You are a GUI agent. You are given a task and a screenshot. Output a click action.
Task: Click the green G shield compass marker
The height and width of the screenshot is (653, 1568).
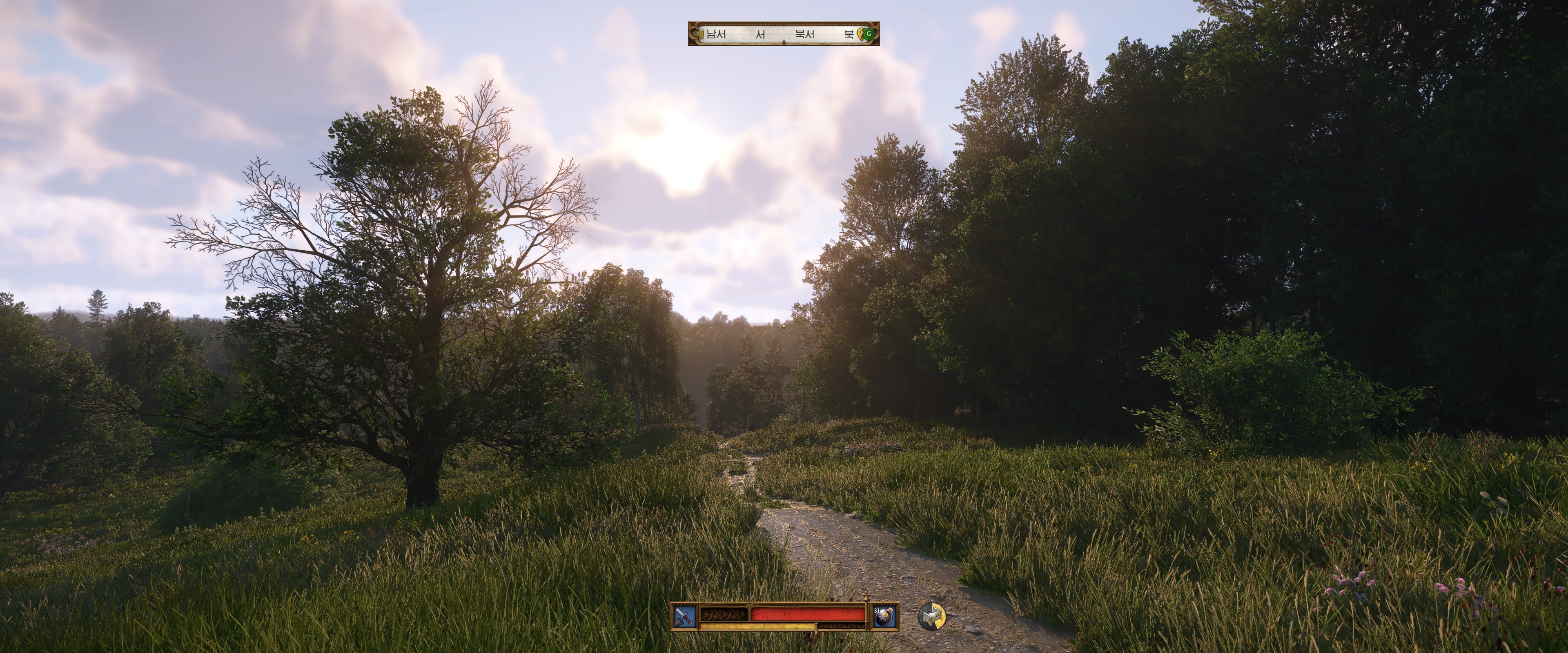coord(869,34)
